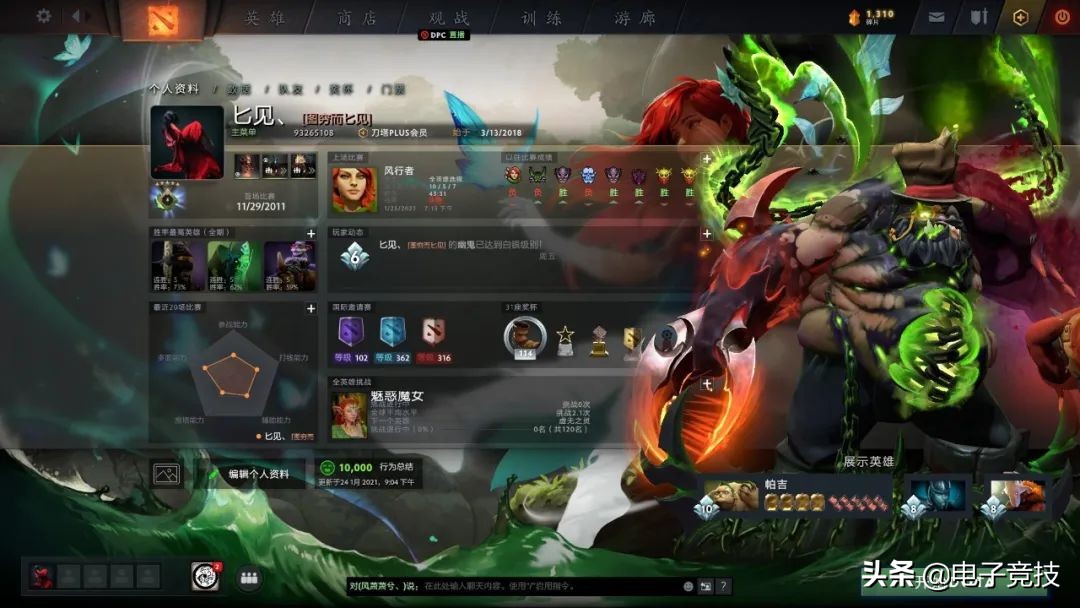Image resolution: width=1080 pixels, height=608 pixels.
Task: Open the 英雄 heroes menu
Action: pos(265,18)
